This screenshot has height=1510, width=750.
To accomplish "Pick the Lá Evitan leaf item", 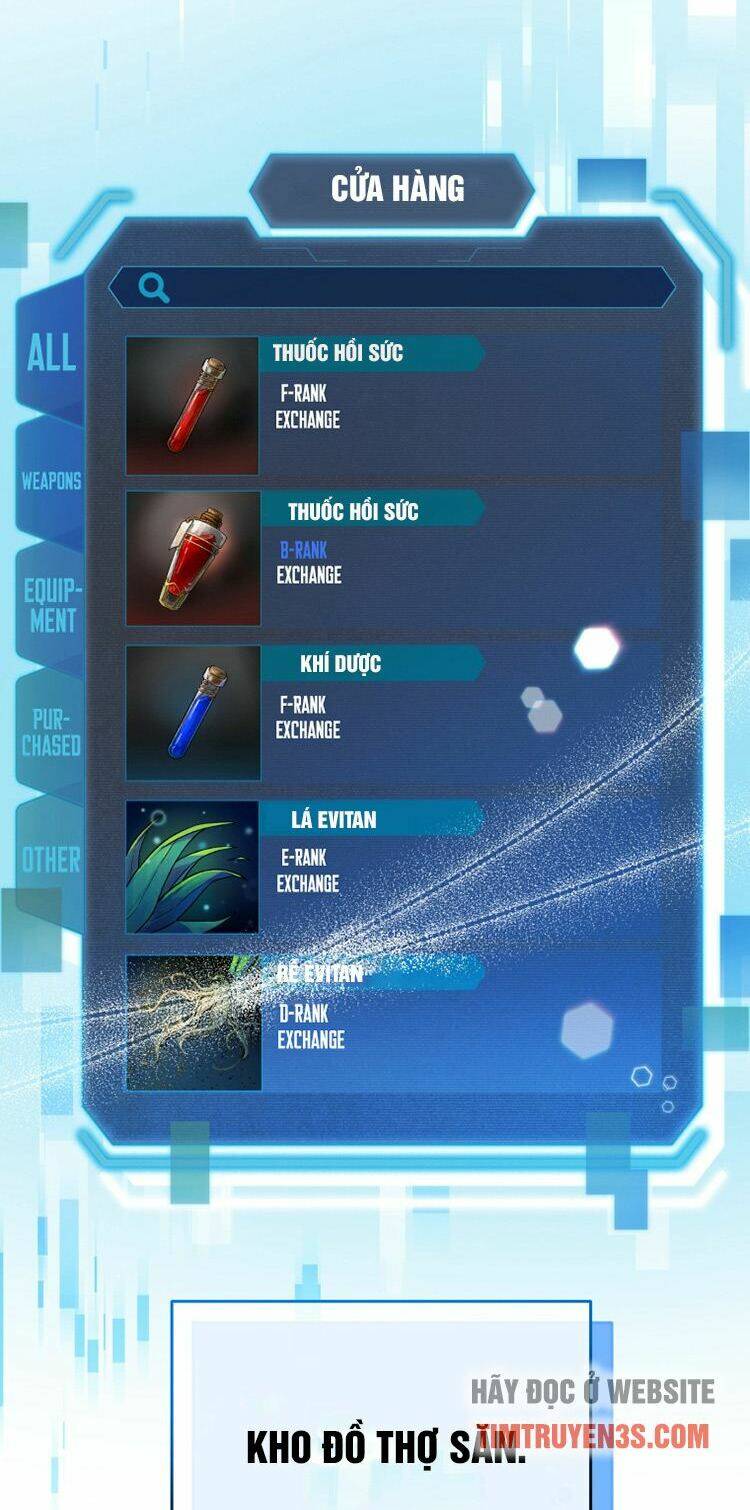I will point(192,867).
